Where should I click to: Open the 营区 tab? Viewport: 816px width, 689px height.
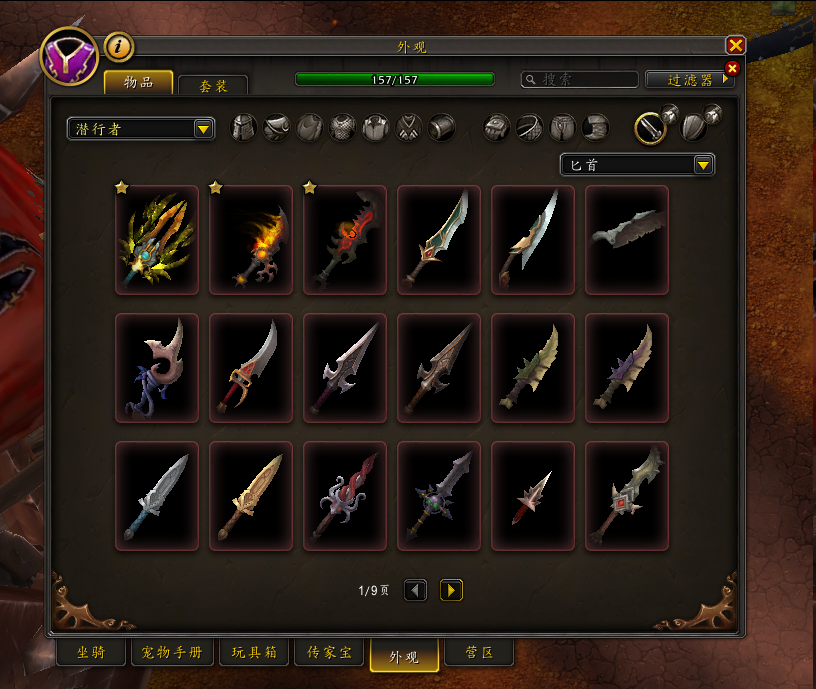(479, 653)
